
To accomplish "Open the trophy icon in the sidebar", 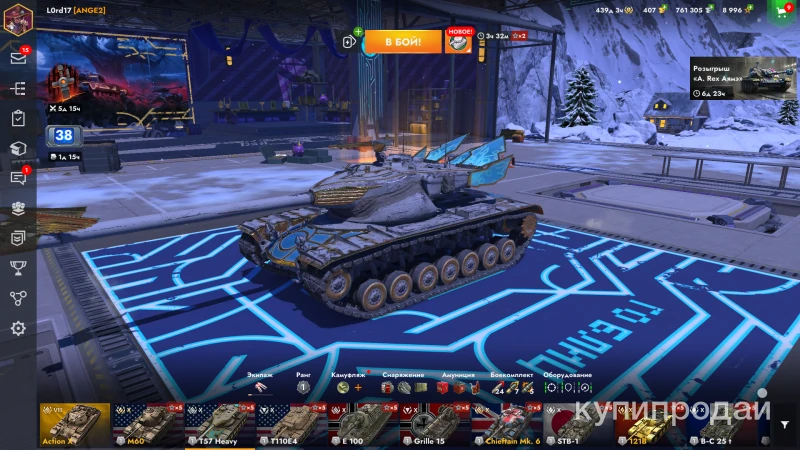I will (x=18, y=267).
